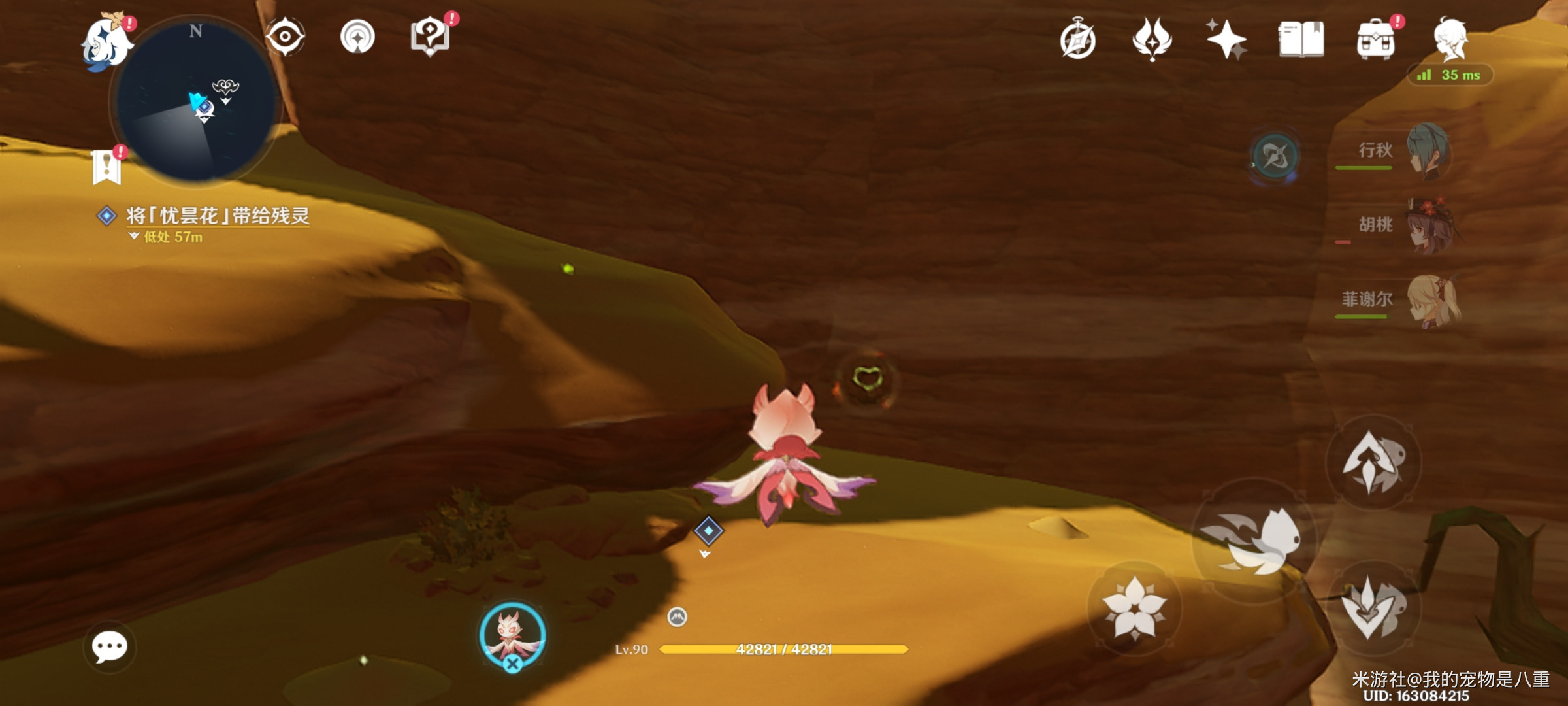1568x706 pixels.
Task: Open the Adventurer Handbook book icon
Action: [1301, 39]
